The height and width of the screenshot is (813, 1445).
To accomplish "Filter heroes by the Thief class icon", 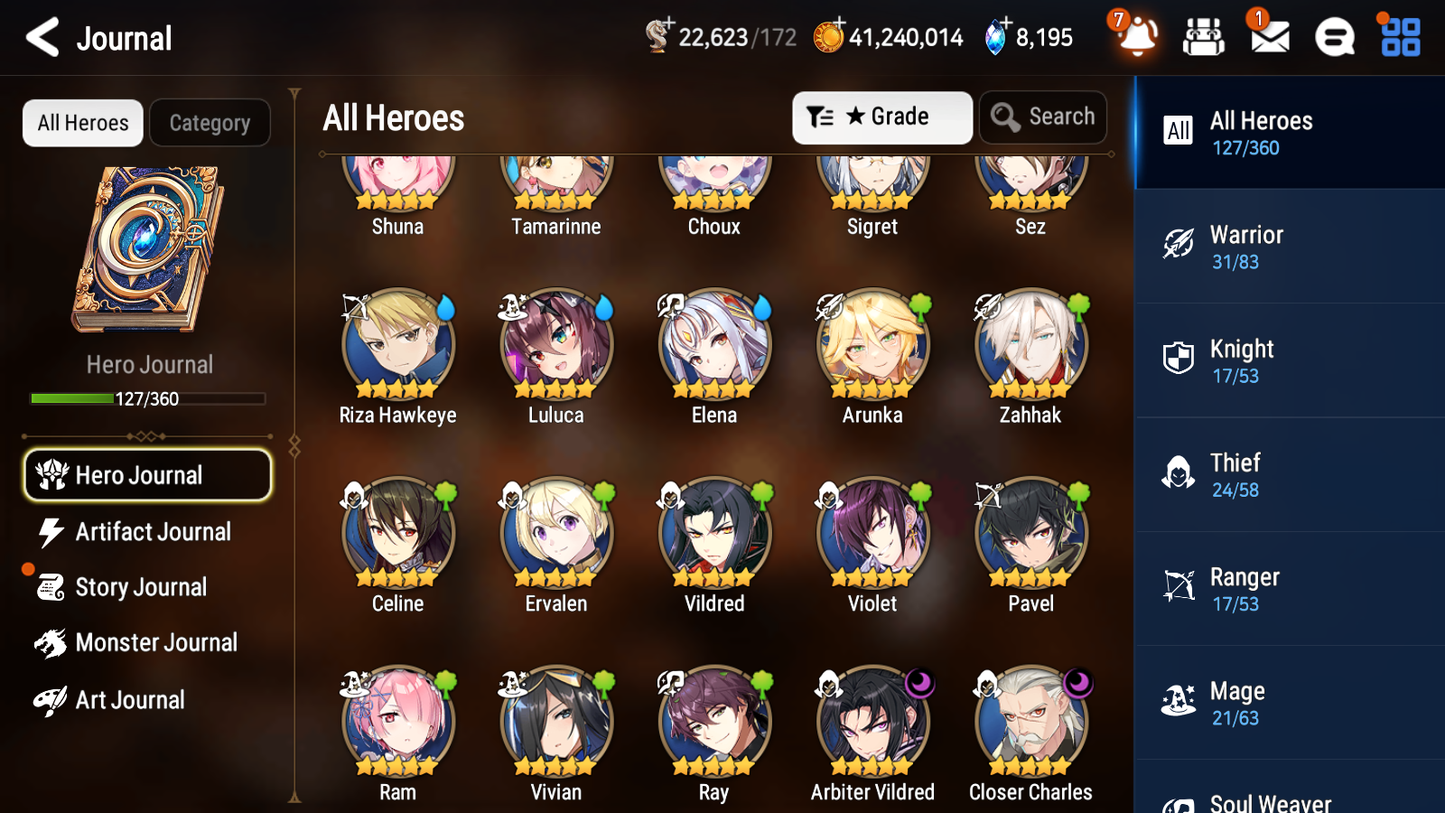I will 1178,473.
